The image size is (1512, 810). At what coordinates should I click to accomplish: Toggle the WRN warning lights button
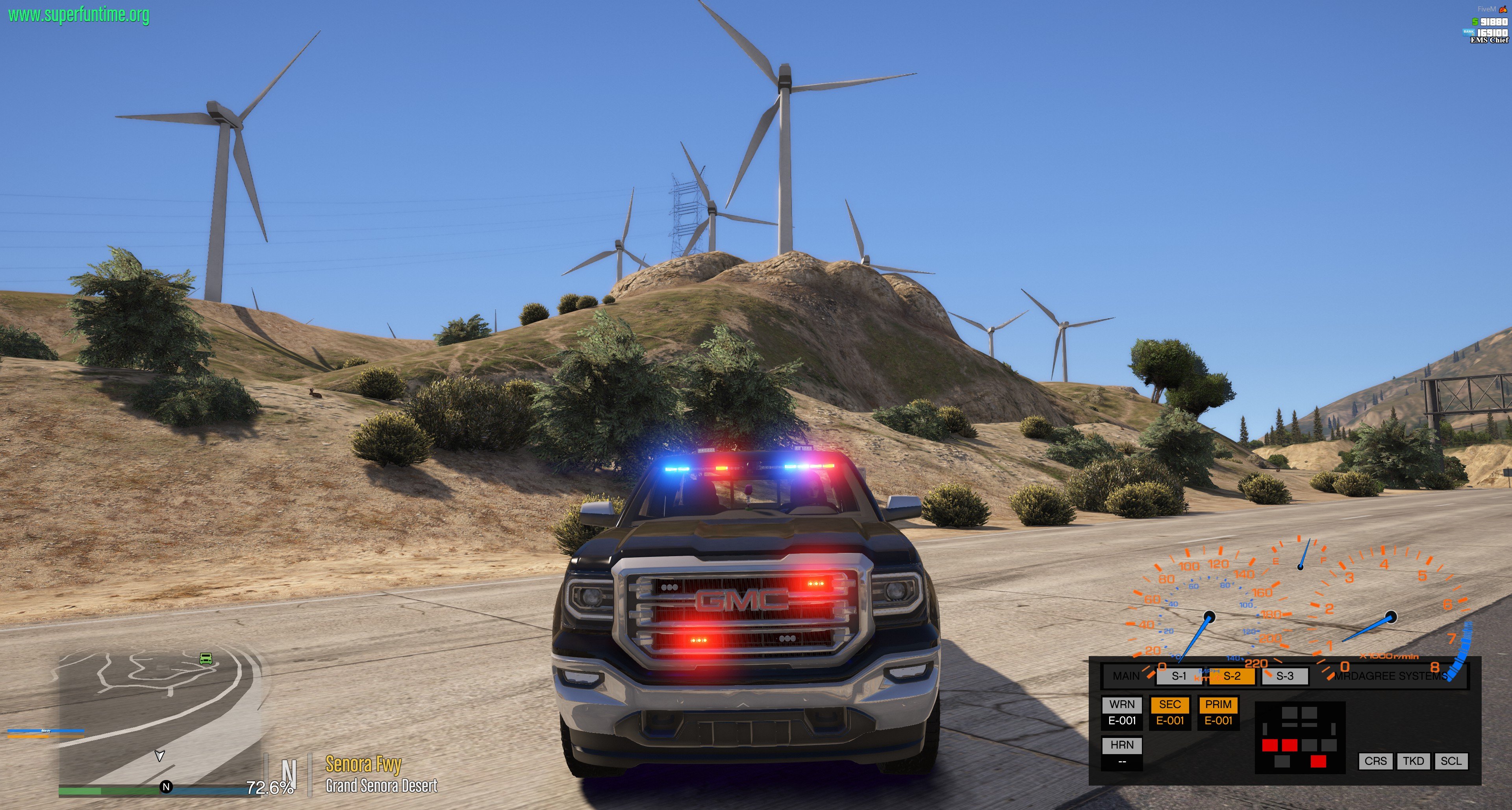(1122, 705)
